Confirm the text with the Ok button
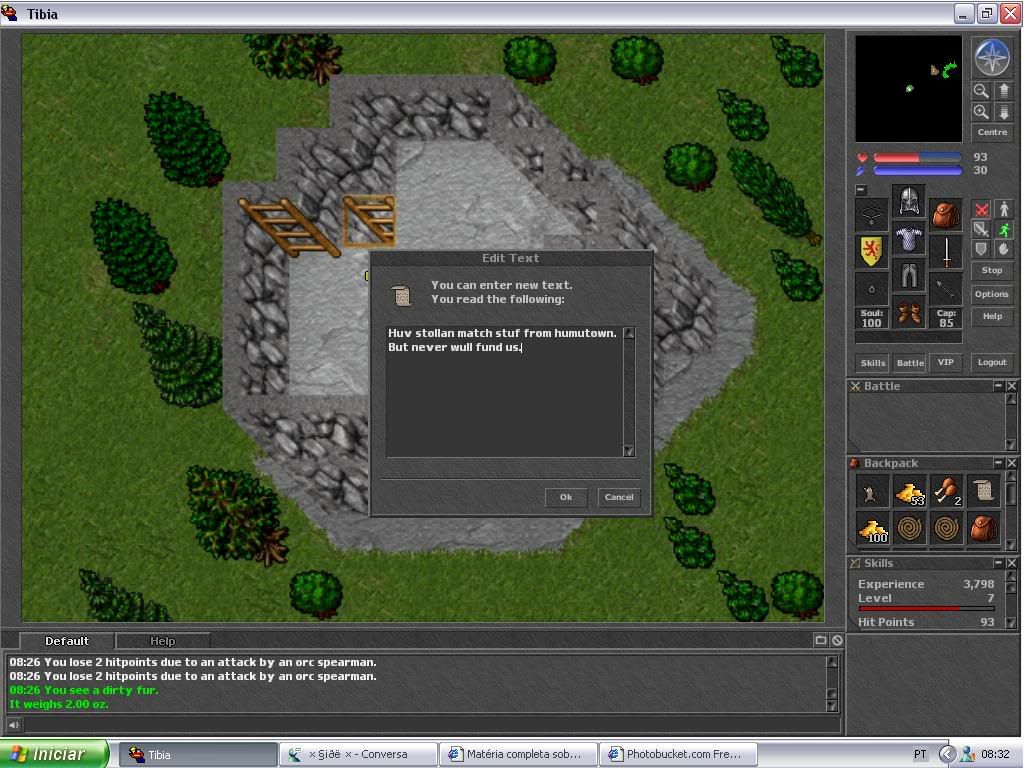The height and width of the screenshot is (768, 1024). (566, 497)
